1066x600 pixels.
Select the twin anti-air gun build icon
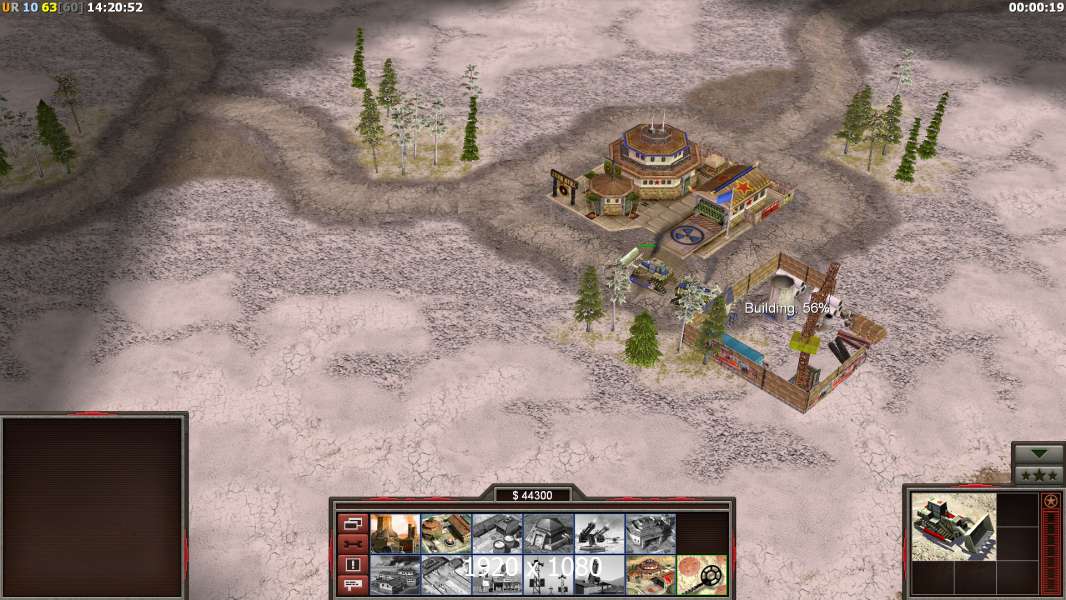coord(599,534)
